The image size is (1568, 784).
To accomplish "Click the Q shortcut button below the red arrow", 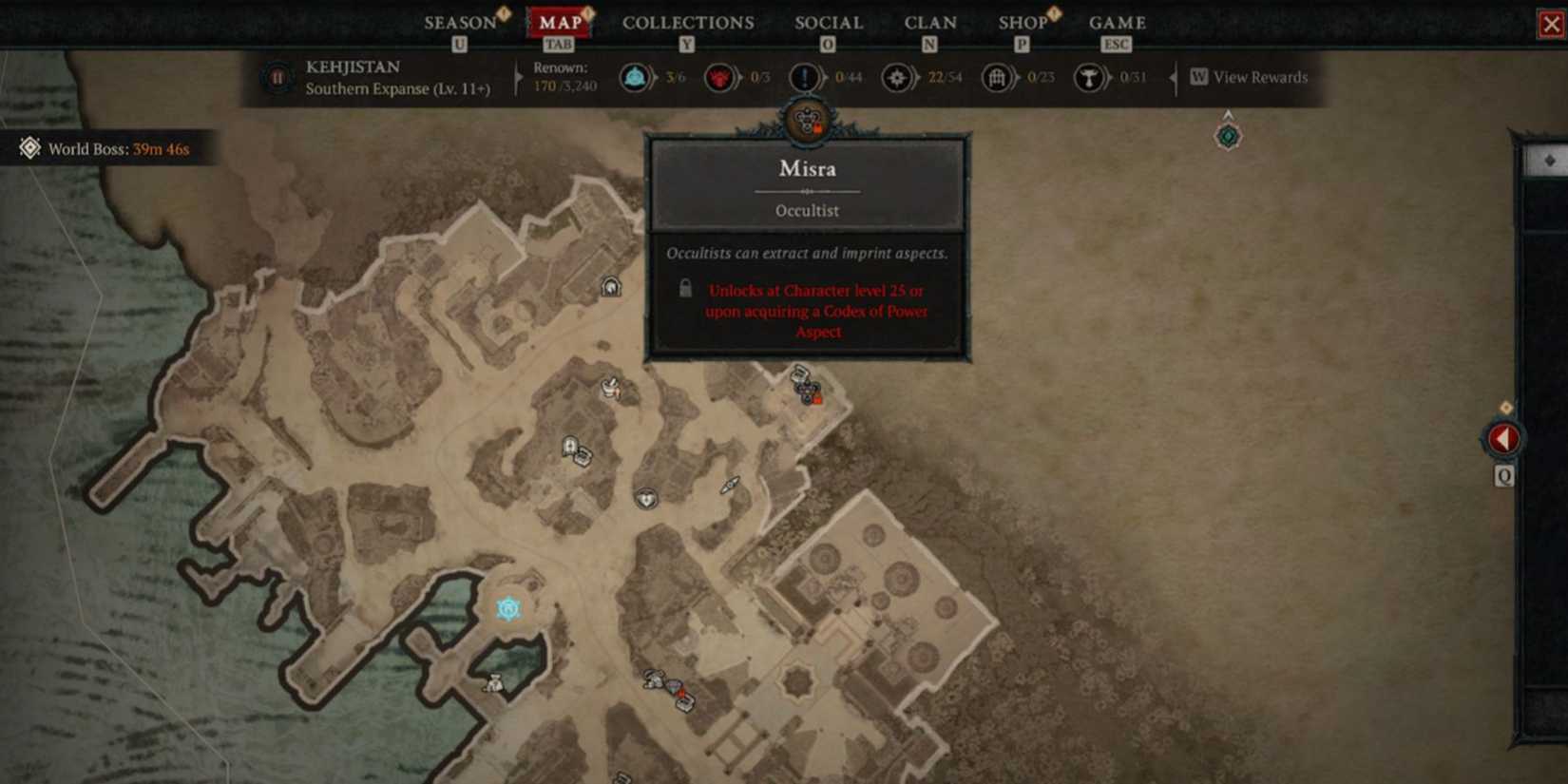I will [1503, 477].
